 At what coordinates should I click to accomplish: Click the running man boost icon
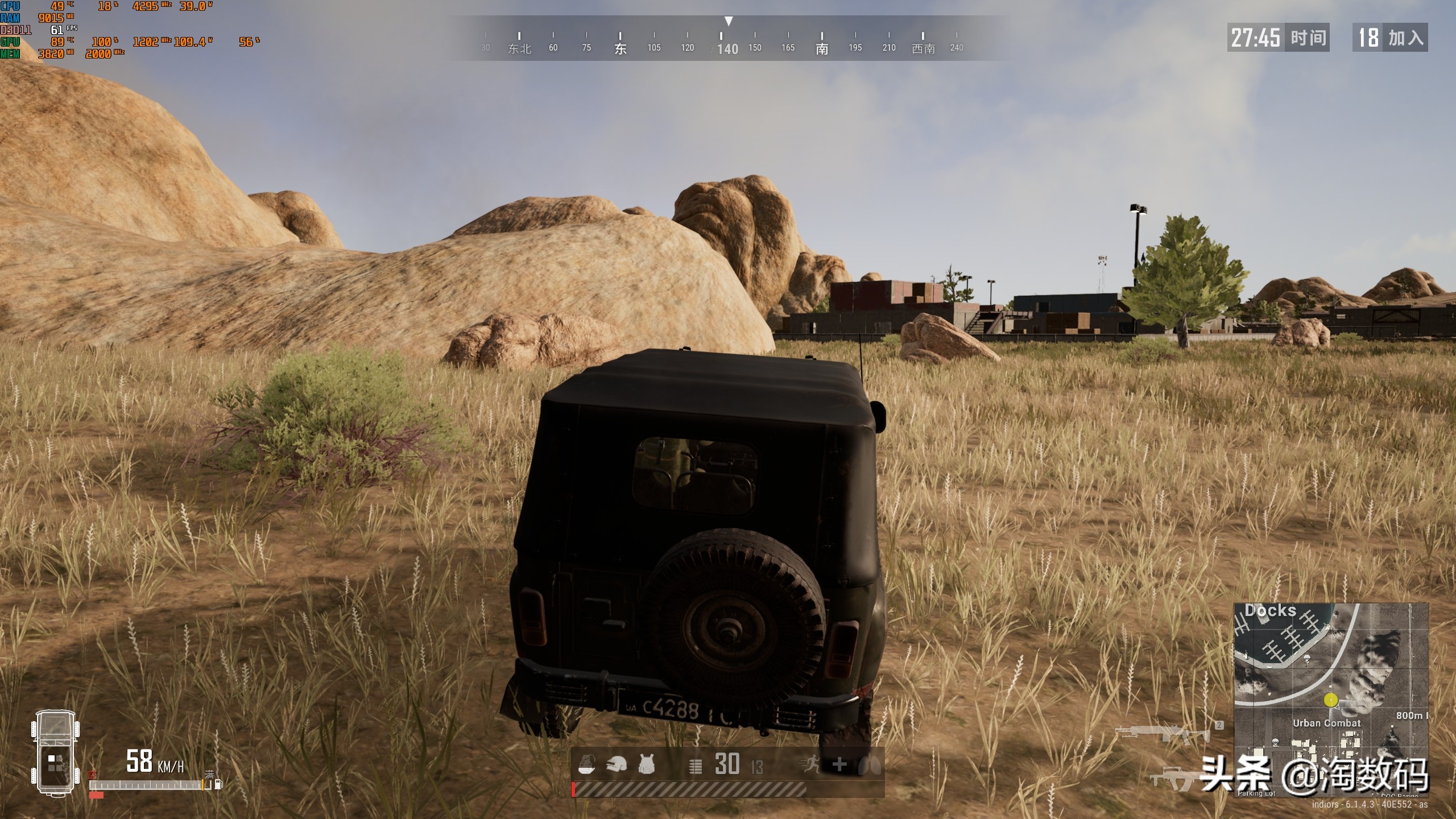809,765
